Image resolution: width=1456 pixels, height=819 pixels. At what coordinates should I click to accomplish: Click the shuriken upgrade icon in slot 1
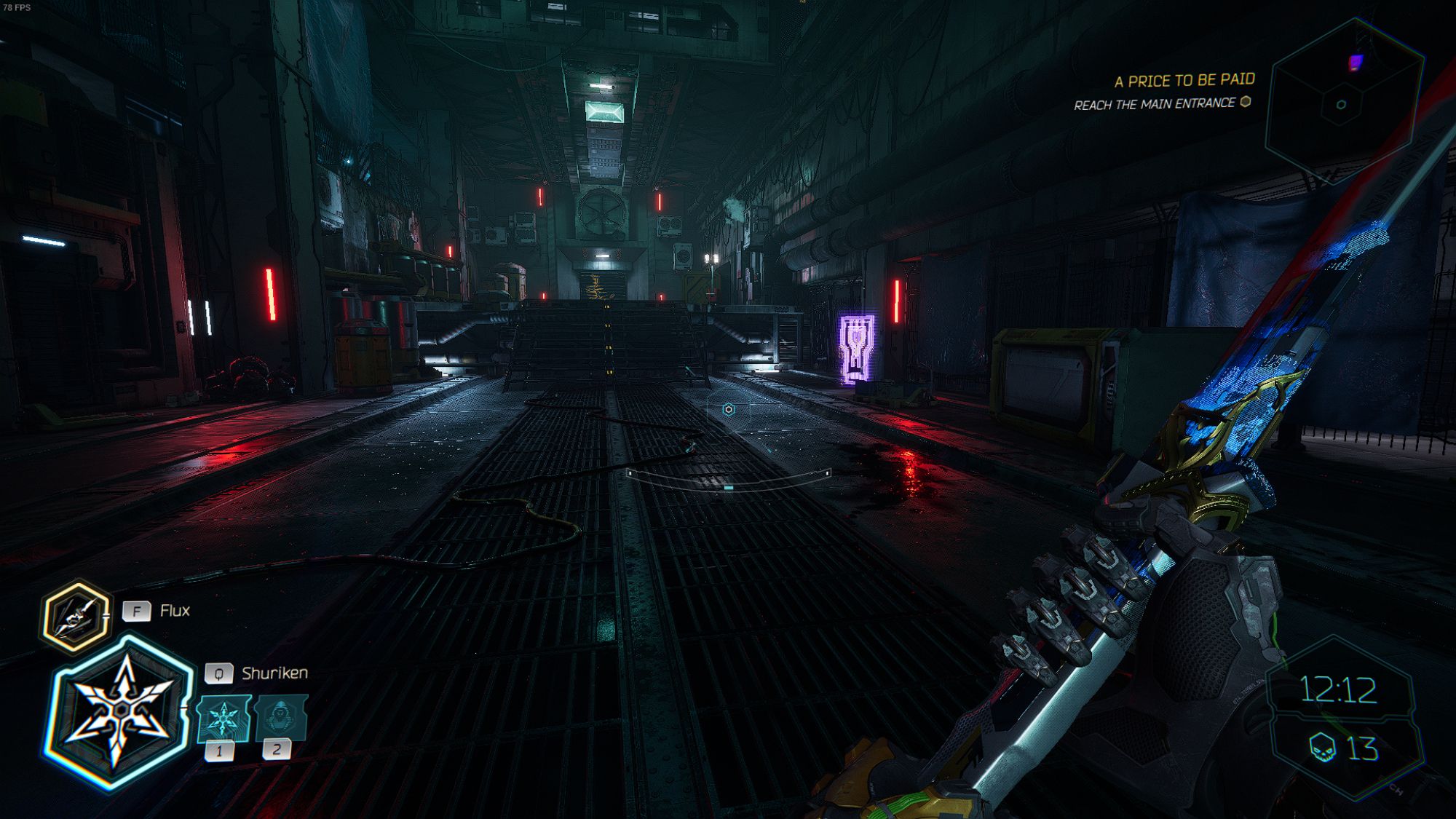(x=224, y=717)
